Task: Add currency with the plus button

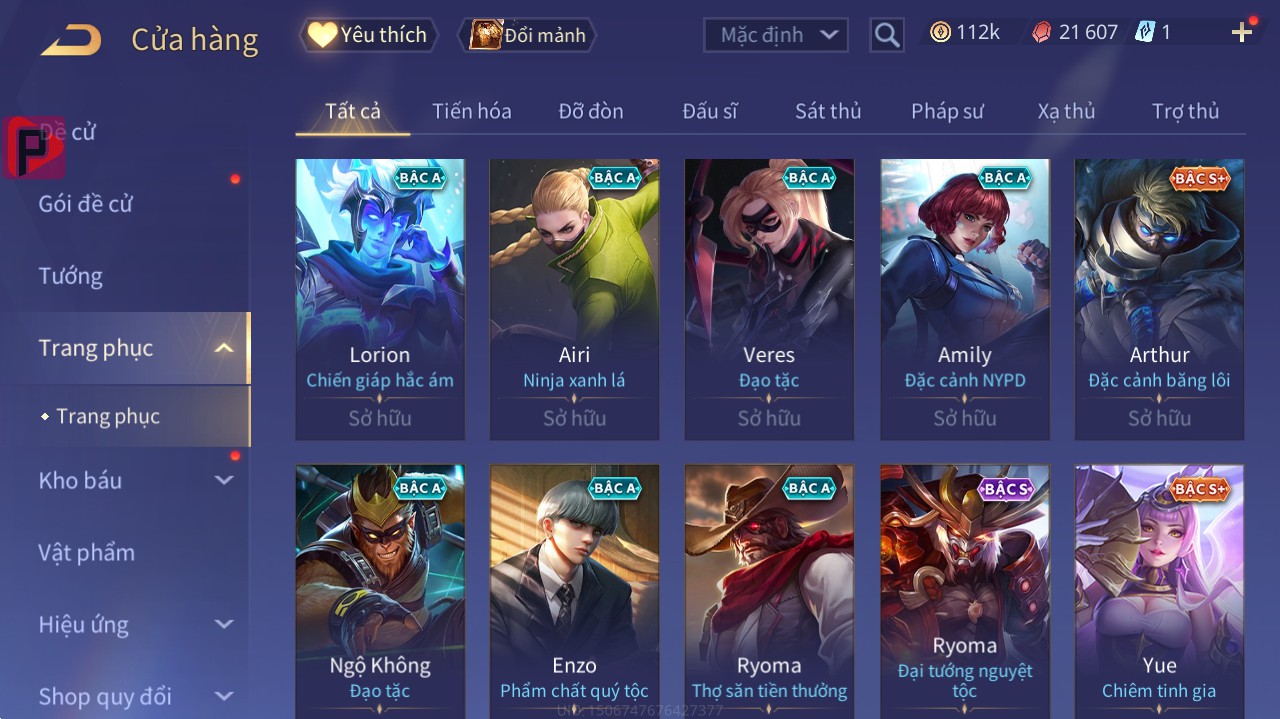Action: click(1241, 33)
